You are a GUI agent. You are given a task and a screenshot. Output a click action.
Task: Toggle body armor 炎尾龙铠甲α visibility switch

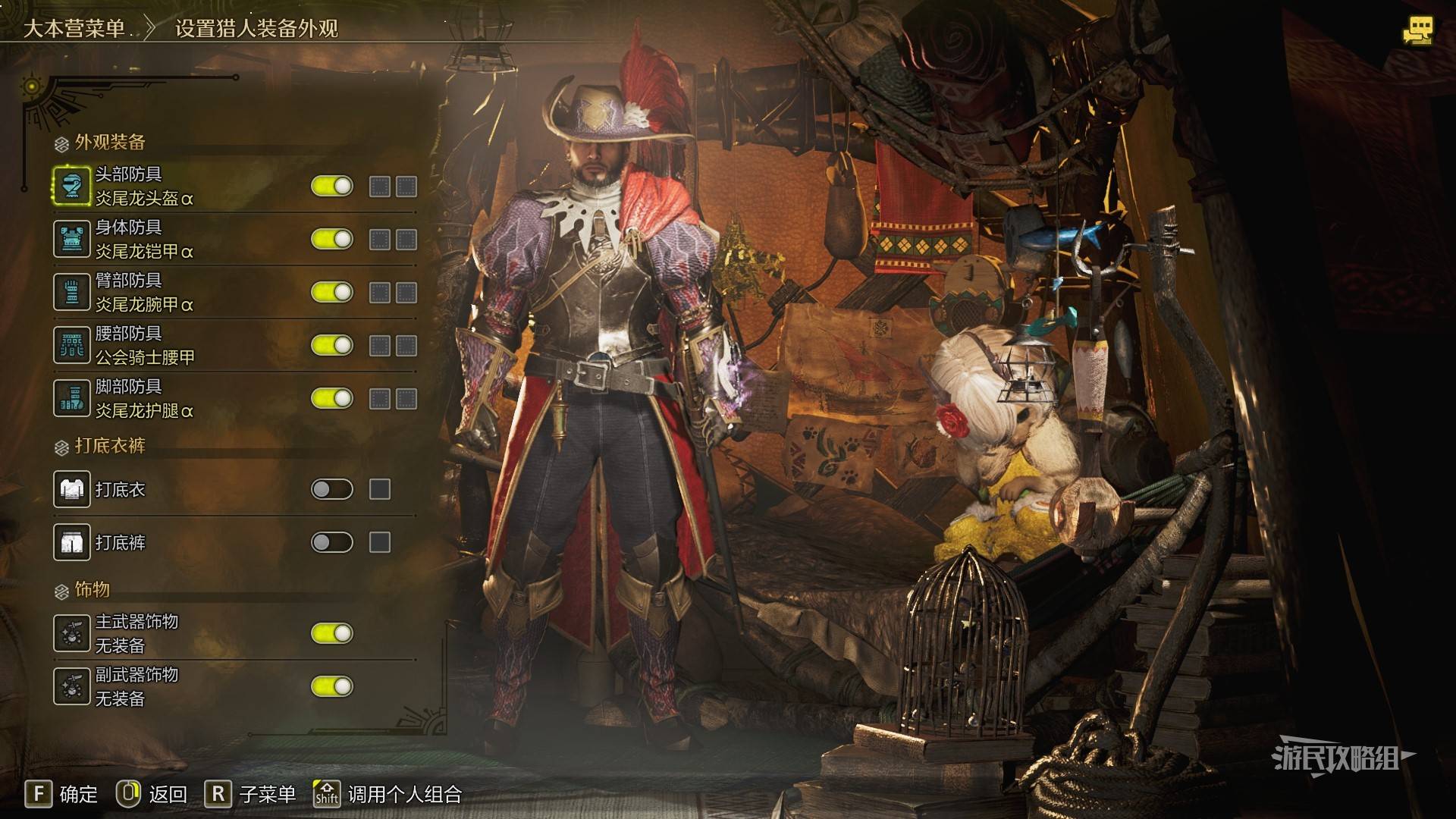[x=332, y=240]
